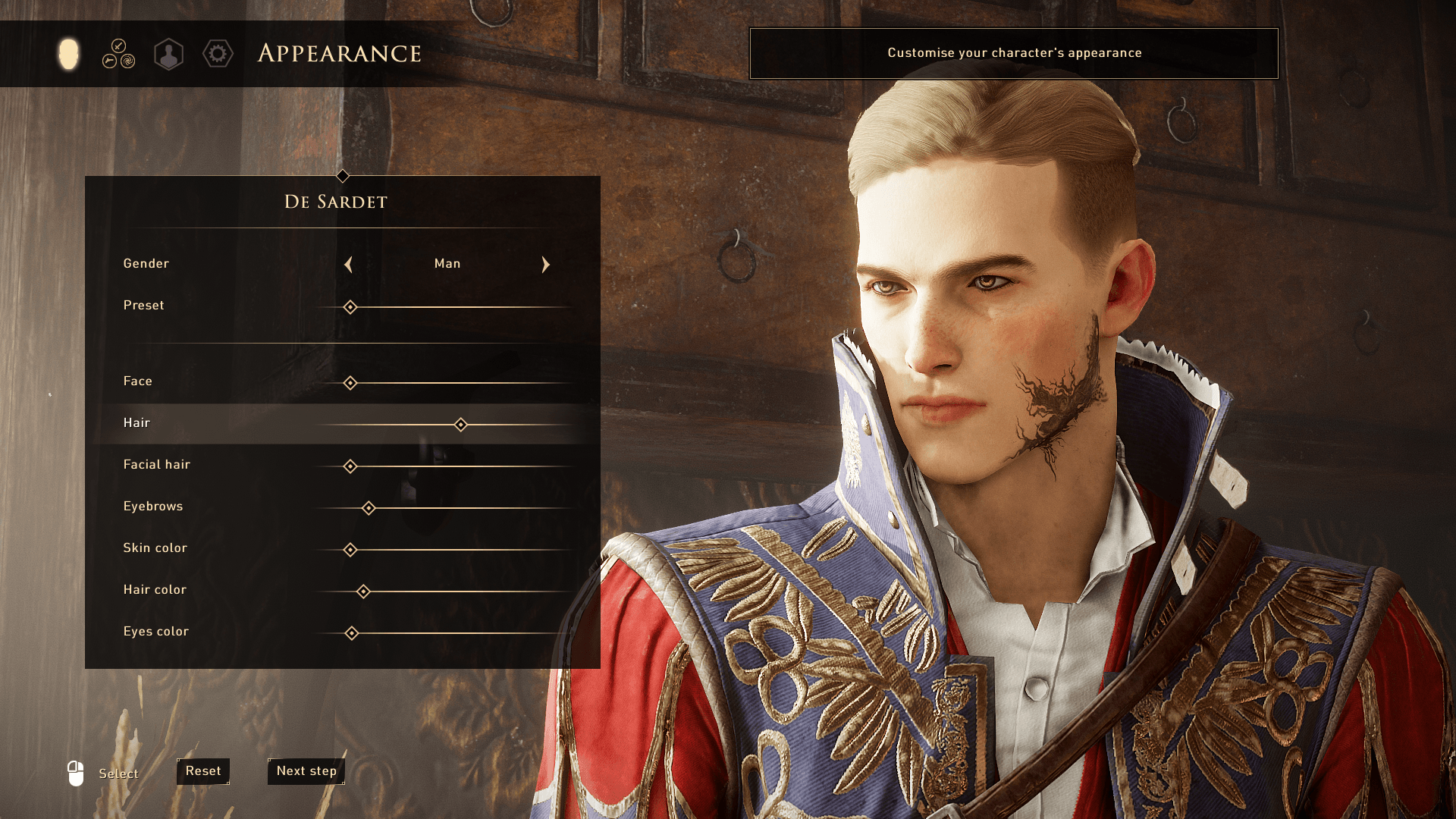The image size is (1456, 819).
Task: Select the Hair row label
Action: 136,423
